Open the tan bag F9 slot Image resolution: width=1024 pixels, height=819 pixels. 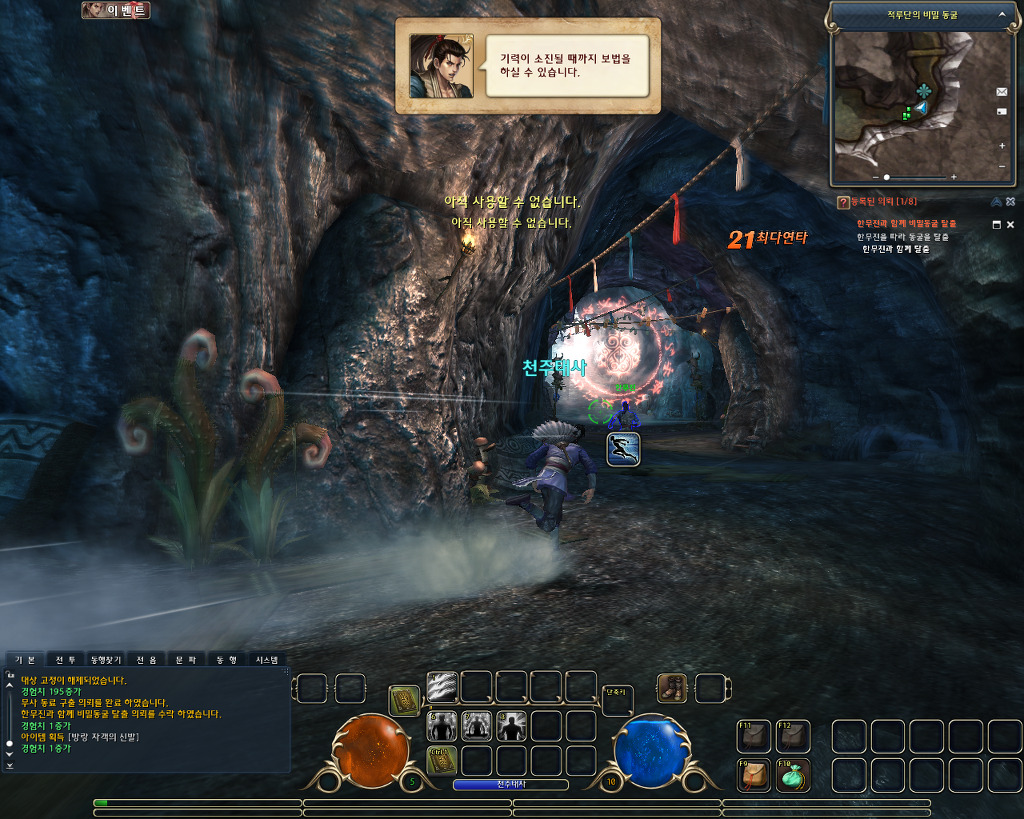(x=753, y=776)
